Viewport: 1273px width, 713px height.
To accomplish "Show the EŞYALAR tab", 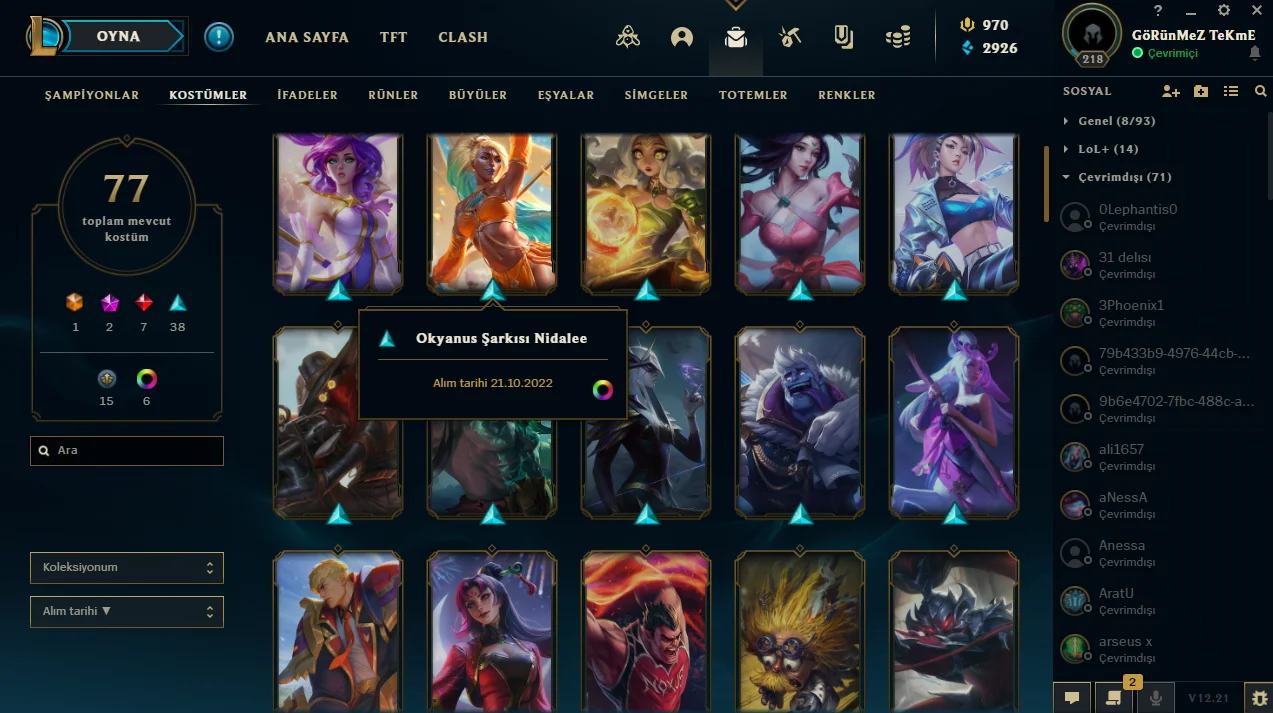I will [x=566, y=95].
